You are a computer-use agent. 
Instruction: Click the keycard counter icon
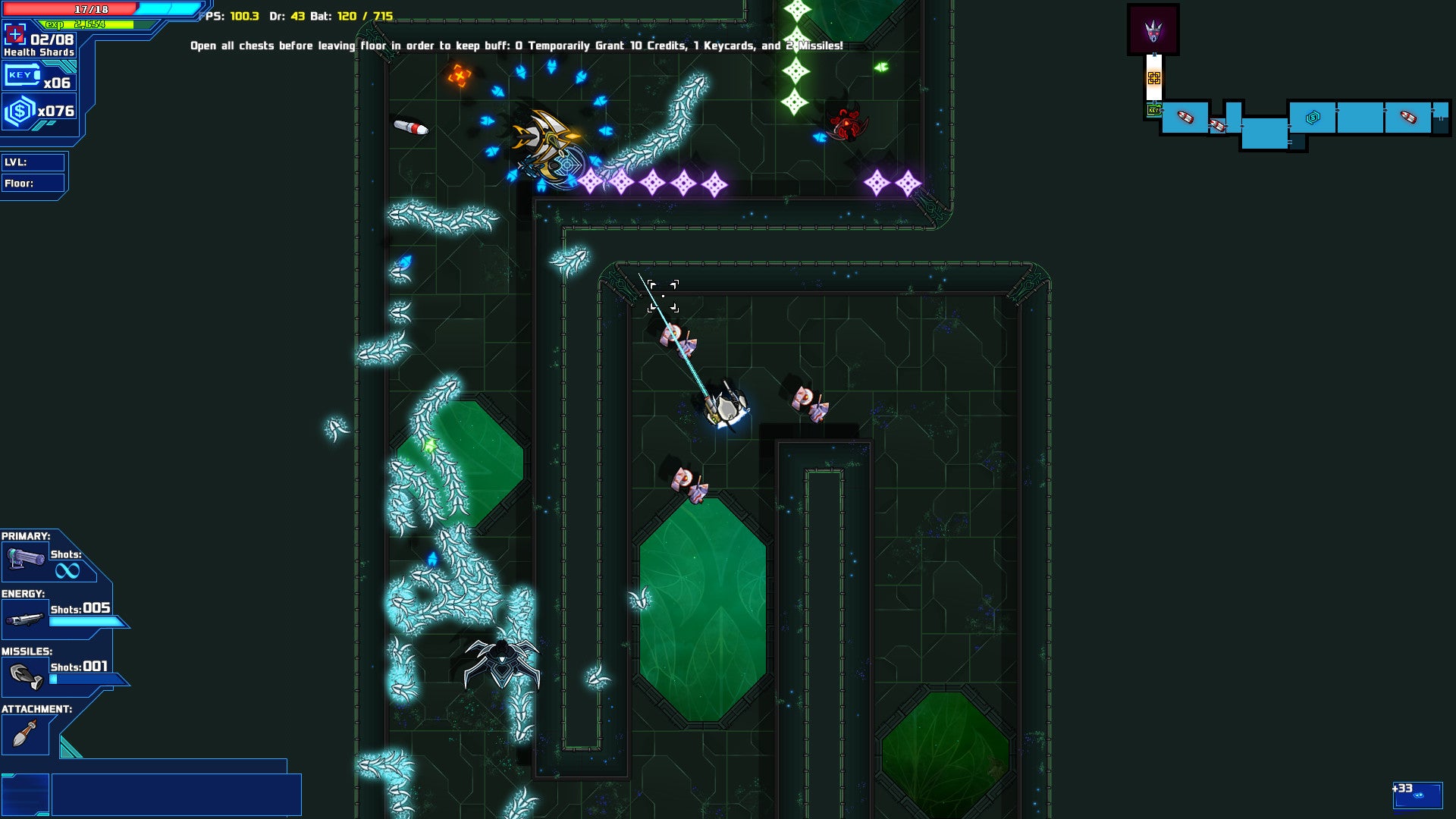[x=21, y=76]
